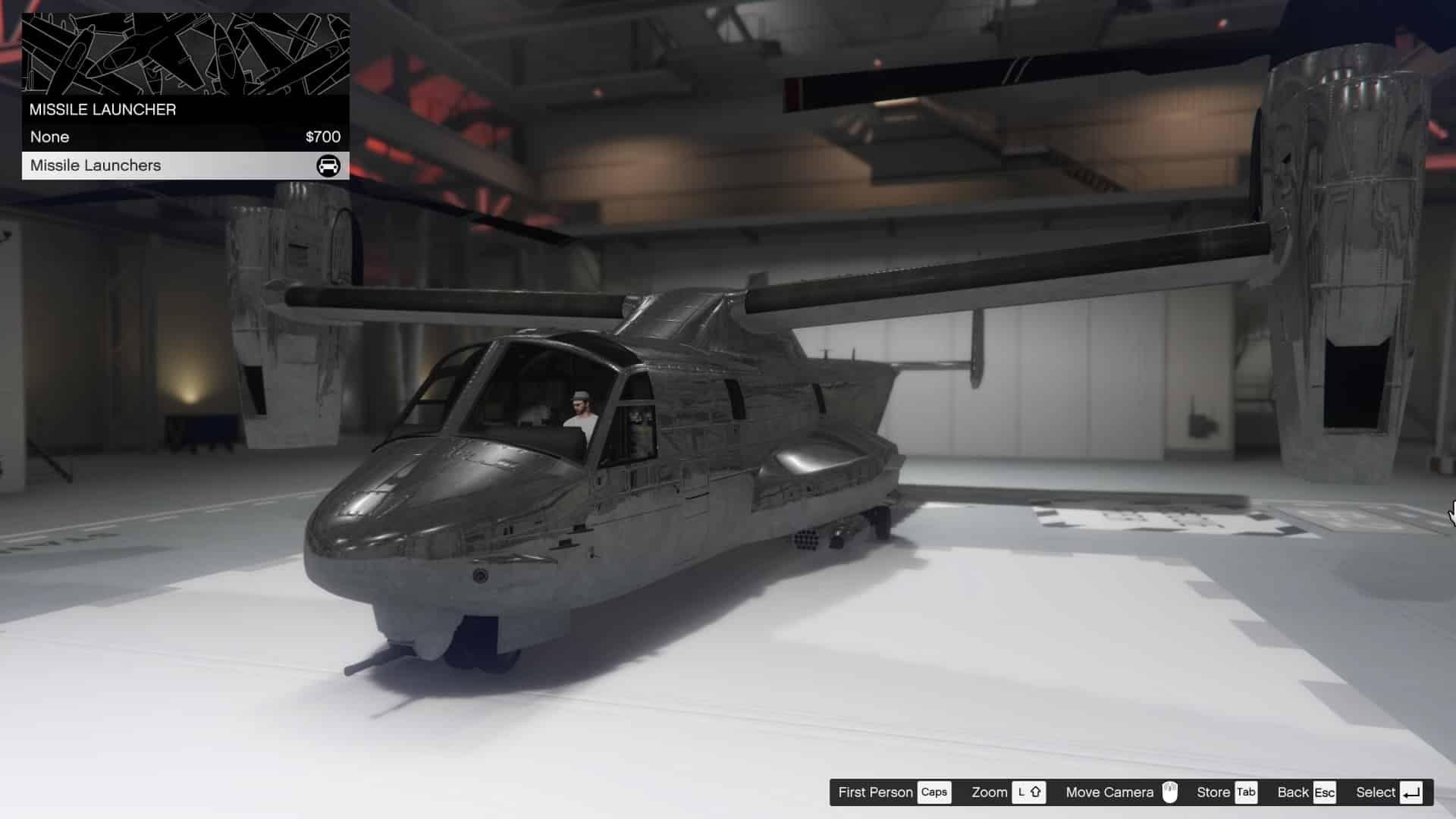Click the Esc key badge beside Back
This screenshot has width=1456, height=819.
click(1325, 792)
